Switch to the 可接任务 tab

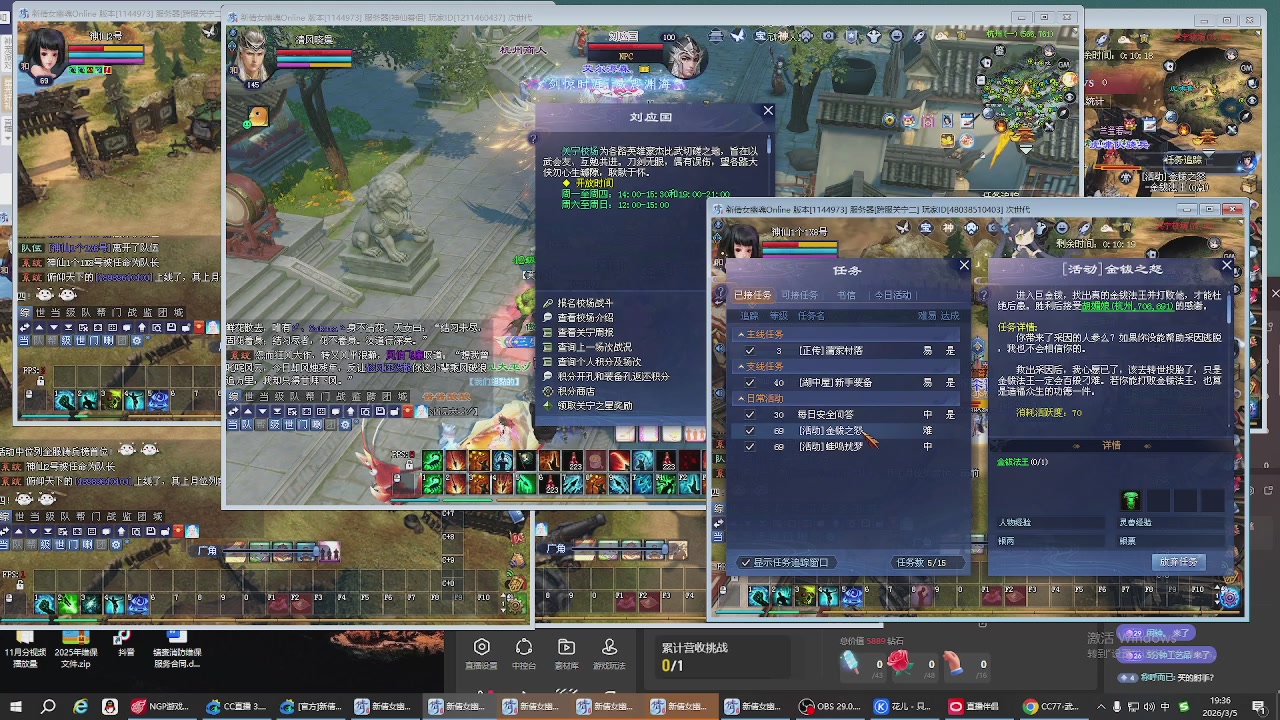(800, 295)
